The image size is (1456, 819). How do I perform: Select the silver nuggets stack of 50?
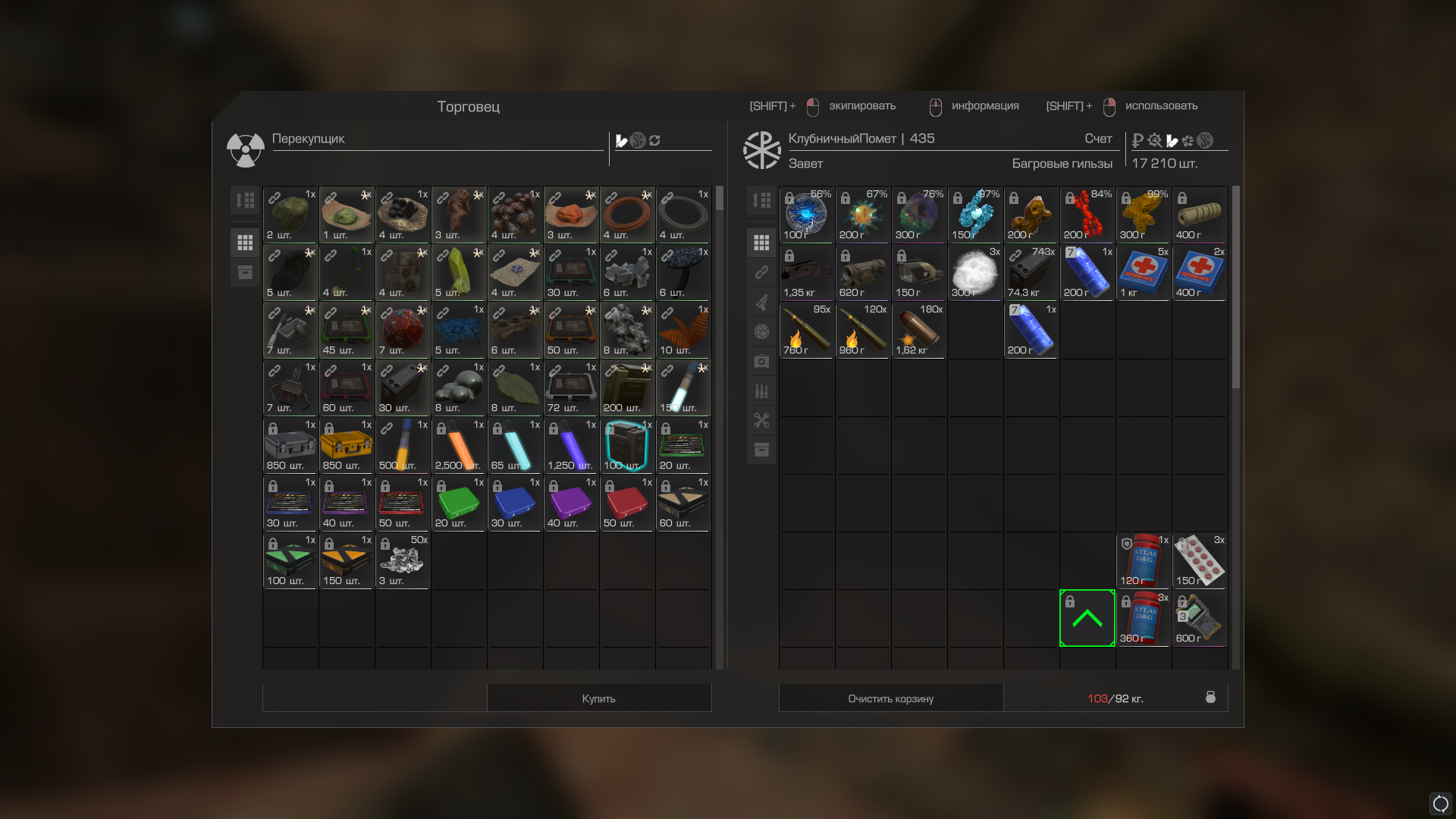tap(403, 560)
